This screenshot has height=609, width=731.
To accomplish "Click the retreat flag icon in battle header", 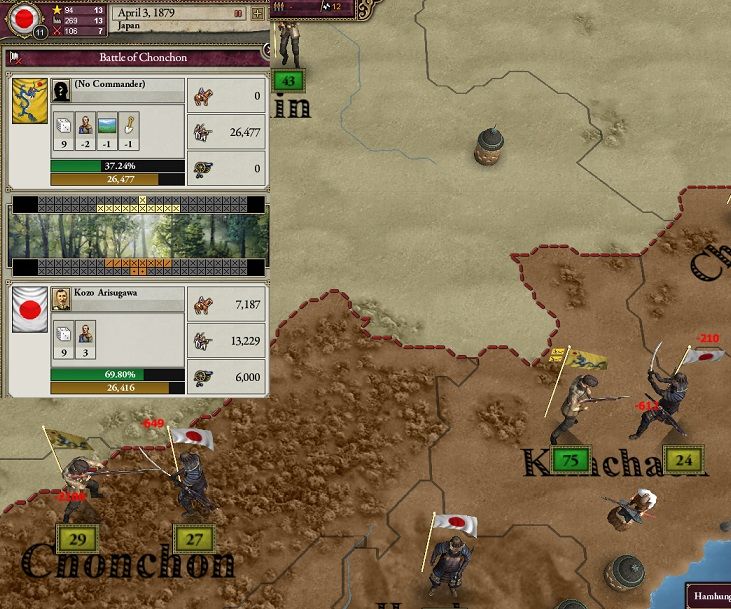I will click(16, 58).
